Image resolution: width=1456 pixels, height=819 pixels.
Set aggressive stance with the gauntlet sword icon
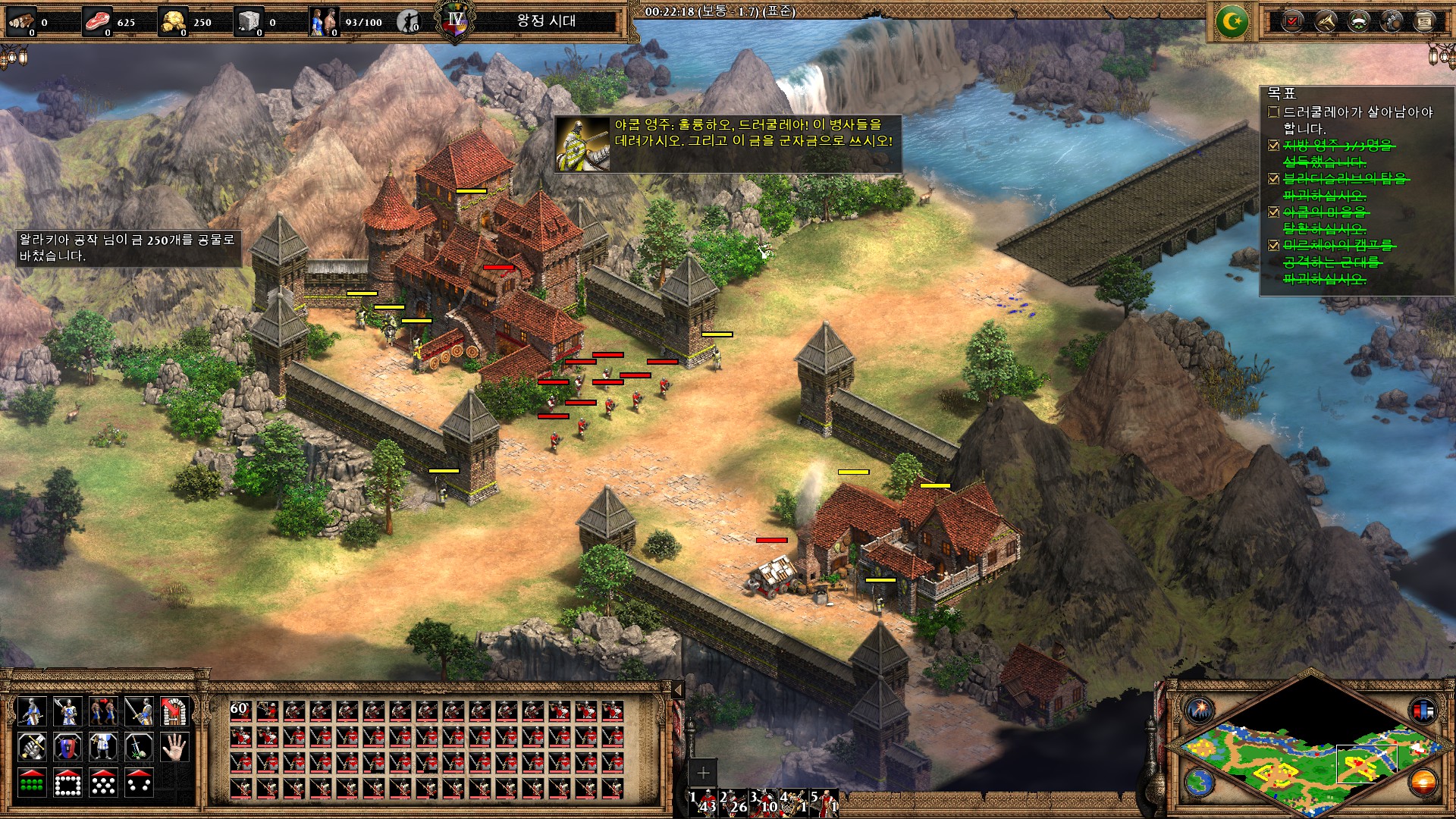pyautogui.click(x=31, y=747)
